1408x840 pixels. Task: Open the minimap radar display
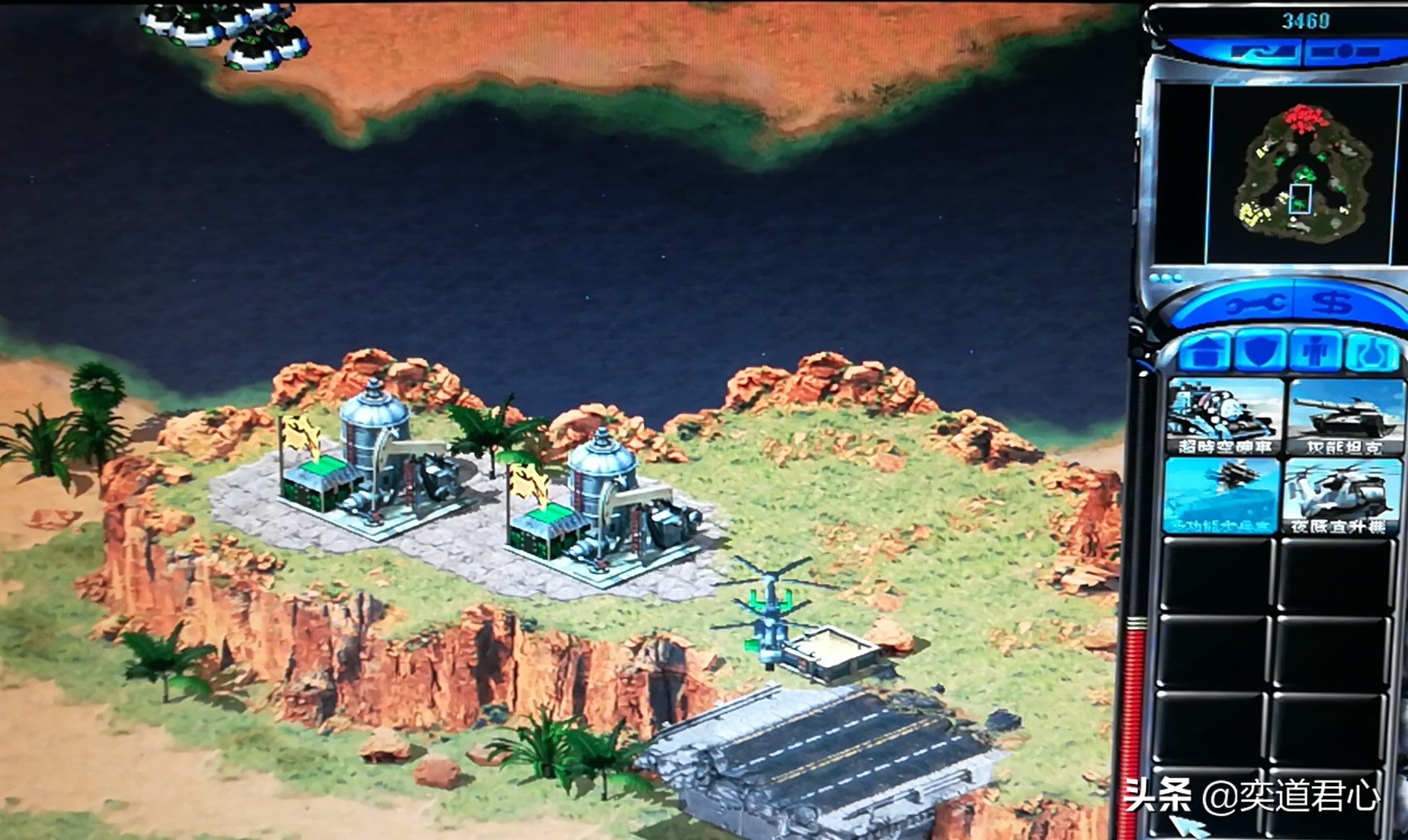[1304, 172]
